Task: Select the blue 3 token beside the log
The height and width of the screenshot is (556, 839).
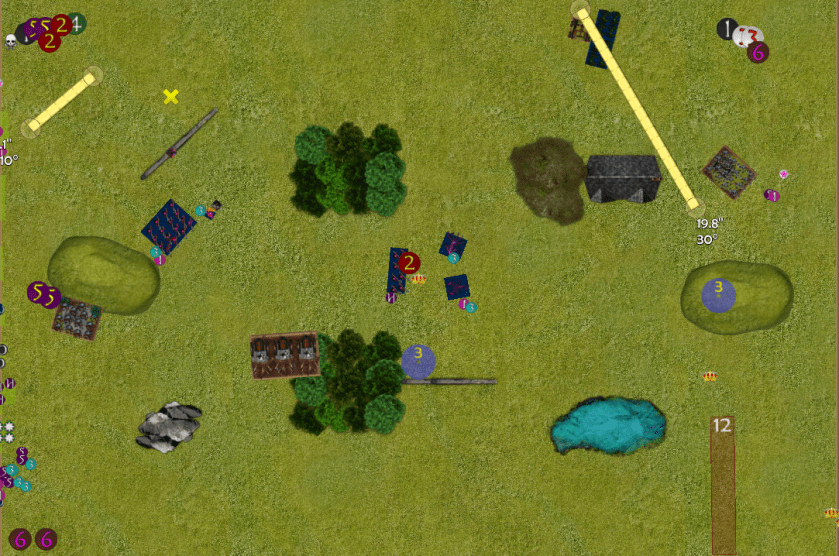Action: point(418,360)
